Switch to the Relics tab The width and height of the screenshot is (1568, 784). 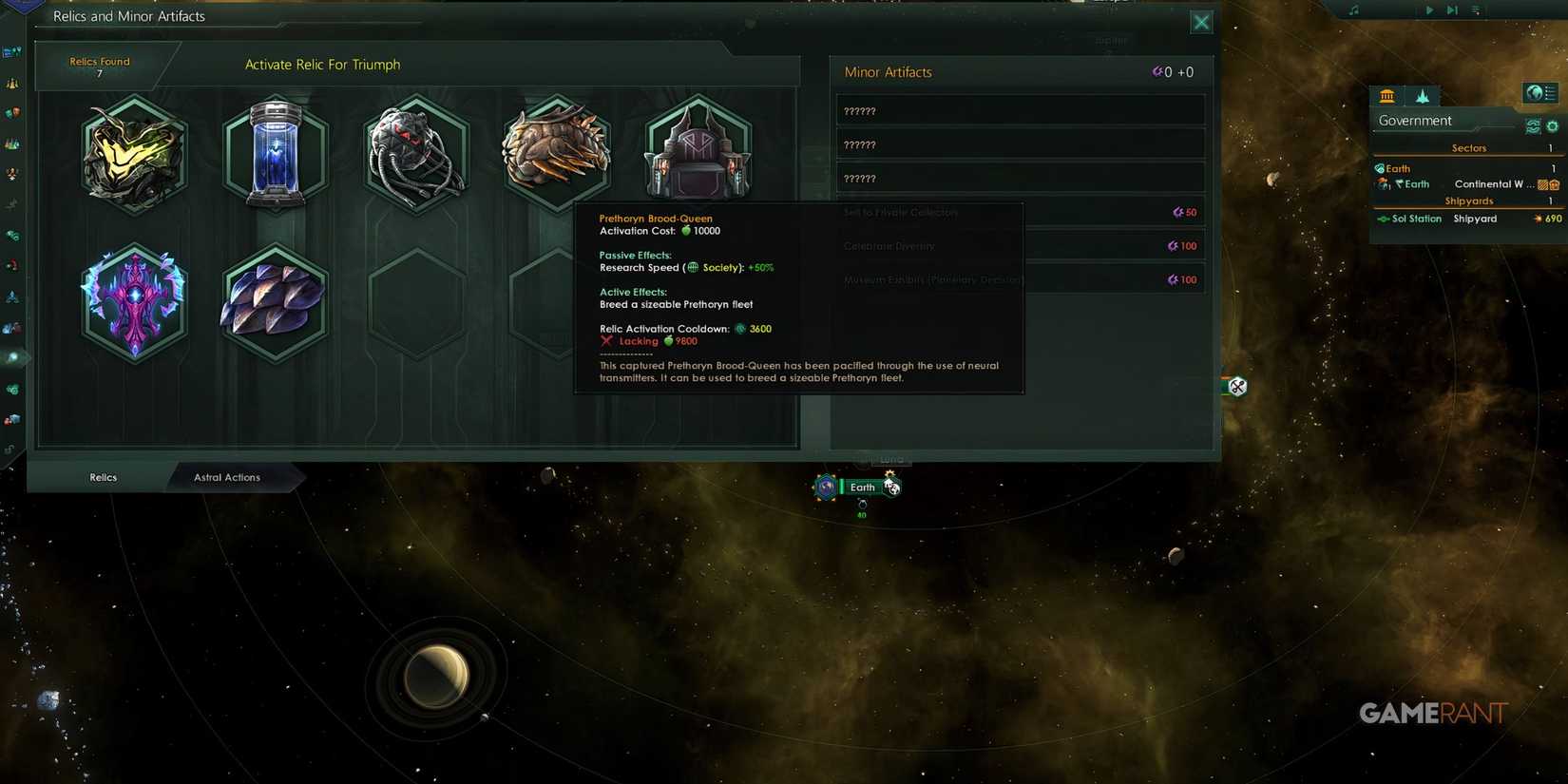coord(102,477)
